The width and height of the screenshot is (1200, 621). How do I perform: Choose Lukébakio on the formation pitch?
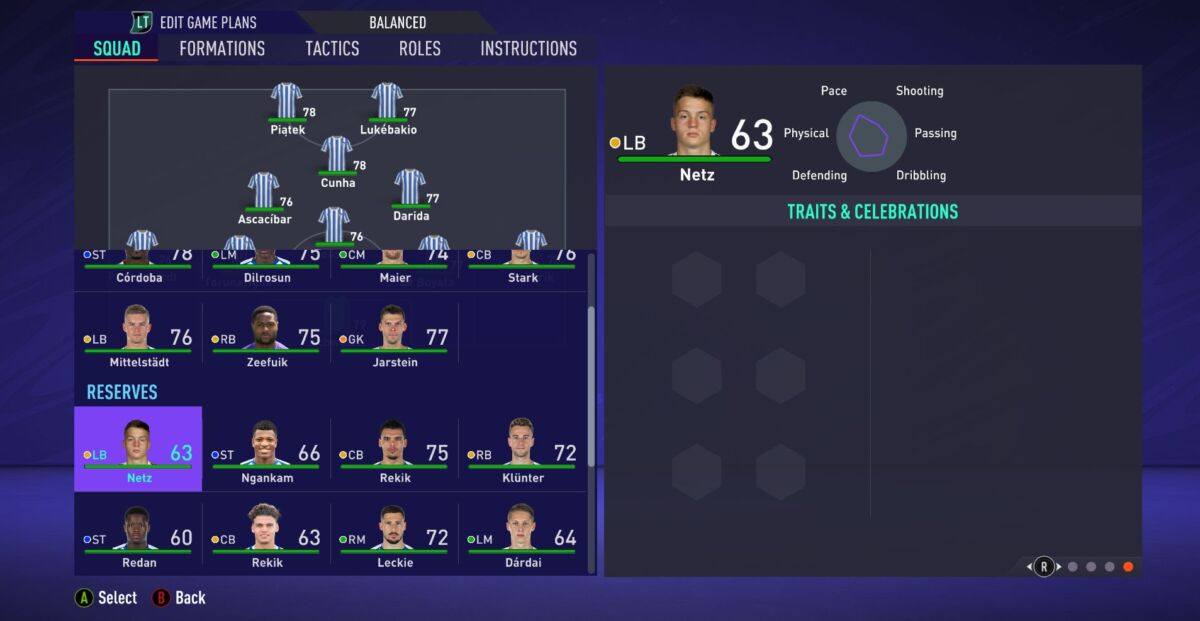(387, 102)
